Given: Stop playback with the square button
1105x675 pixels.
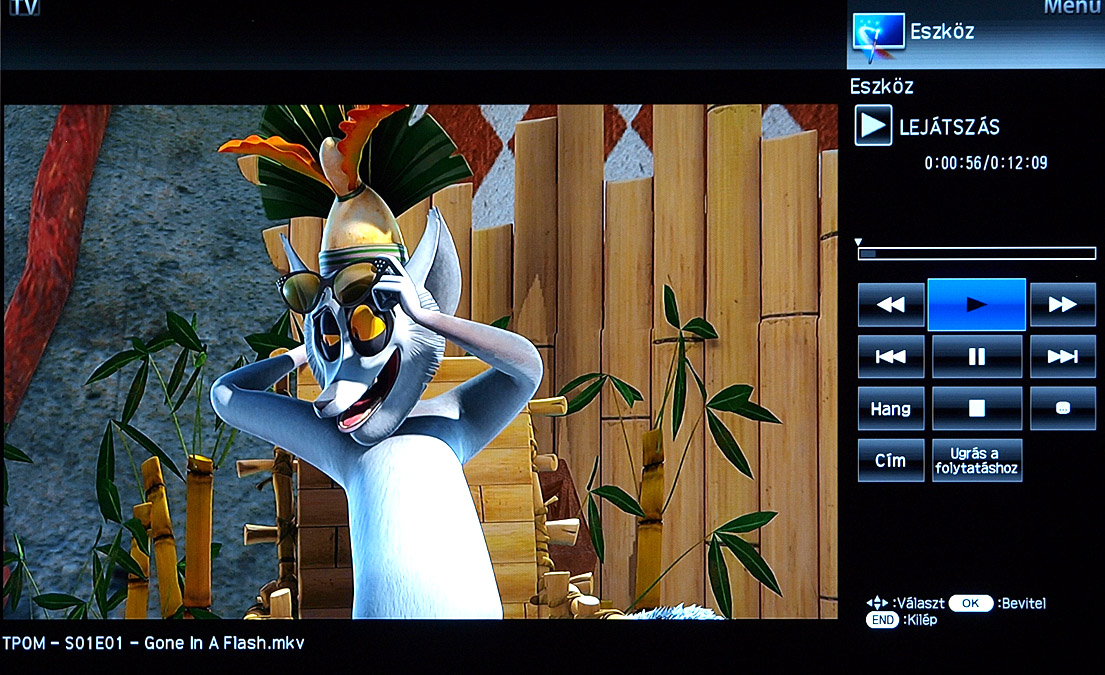Looking at the screenshot, I should (976, 408).
